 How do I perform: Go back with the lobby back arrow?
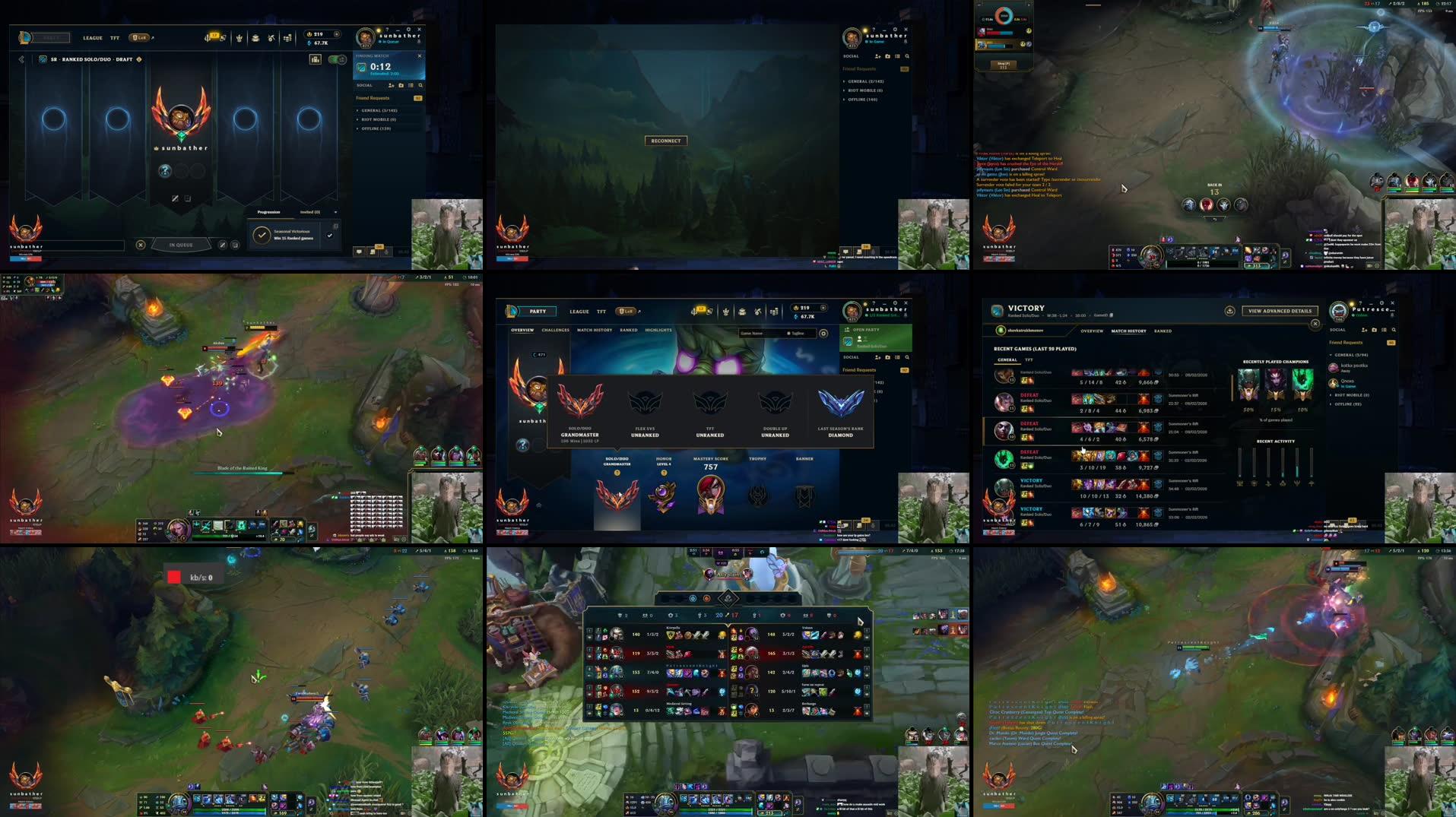point(21,59)
